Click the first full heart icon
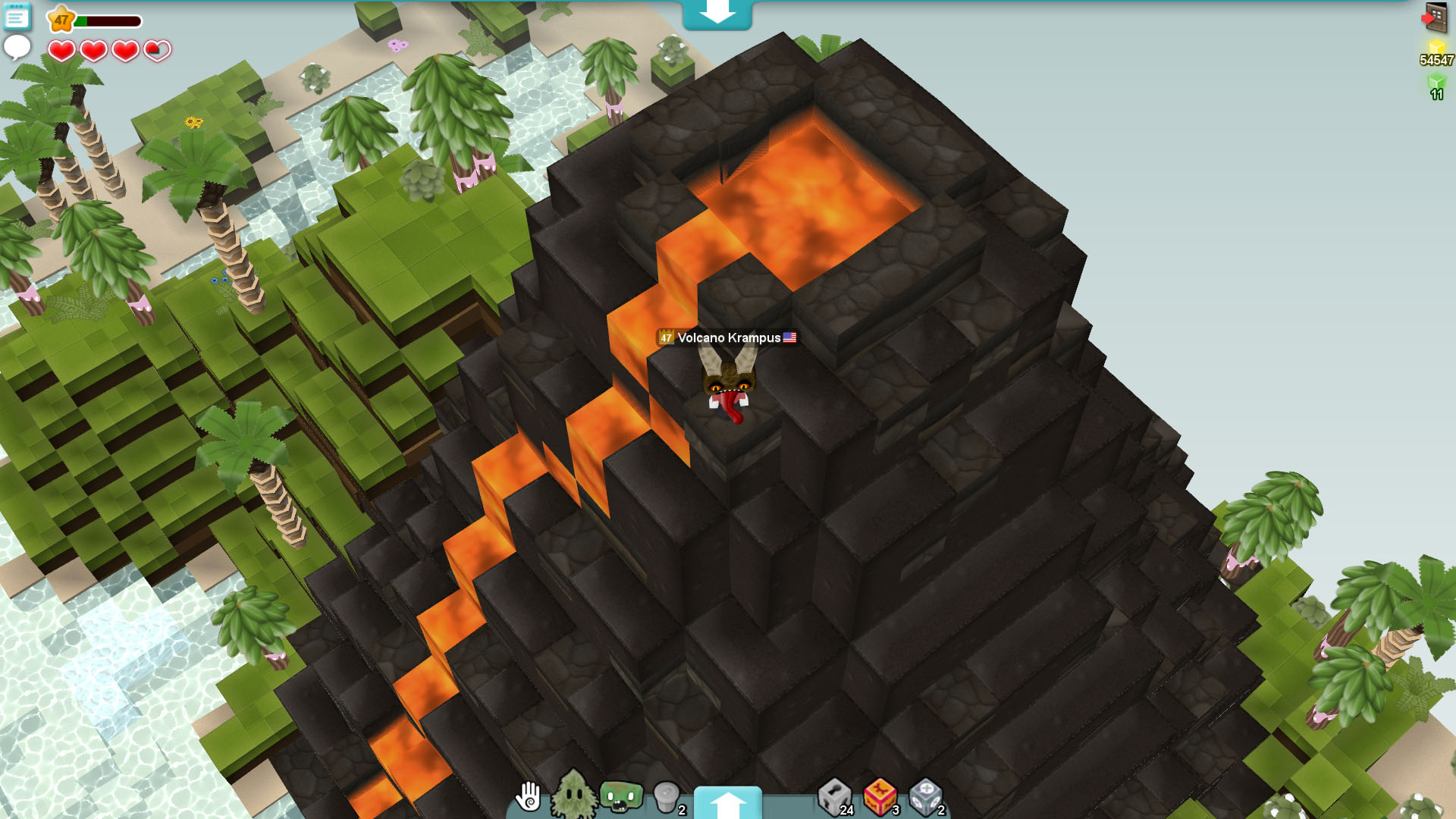1456x819 pixels. (x=59, y=50)
